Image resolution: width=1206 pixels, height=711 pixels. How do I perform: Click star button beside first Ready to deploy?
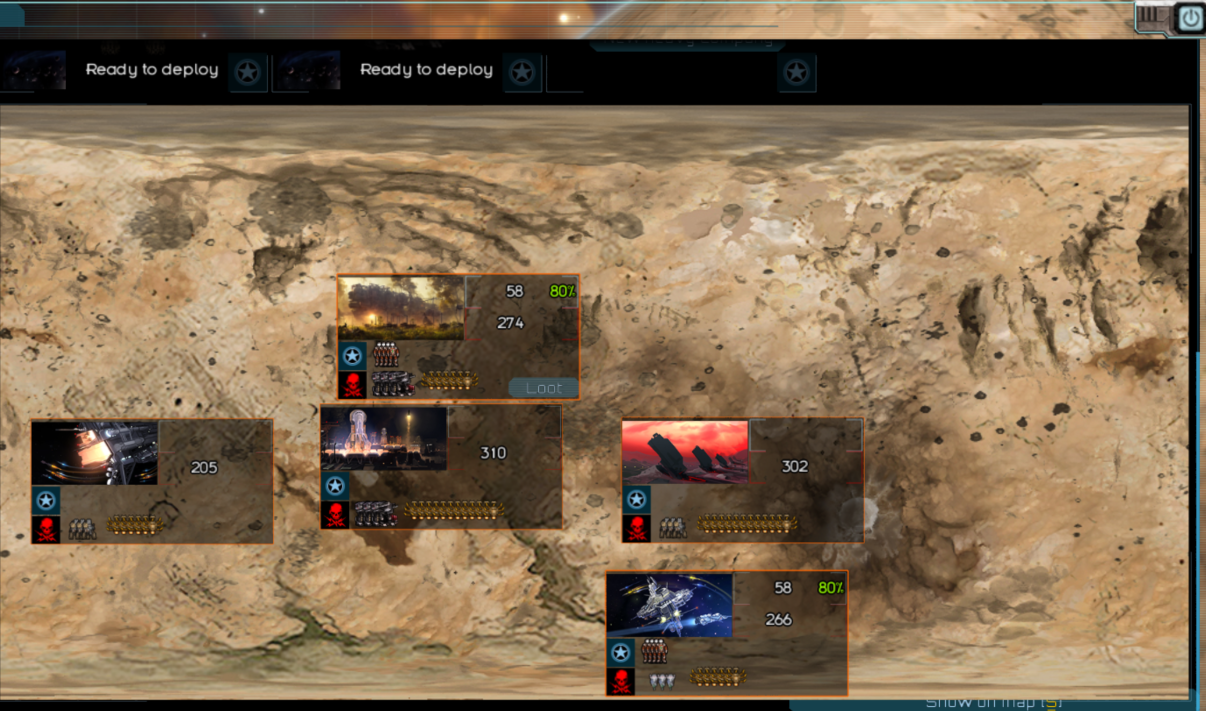pos(249,72)
